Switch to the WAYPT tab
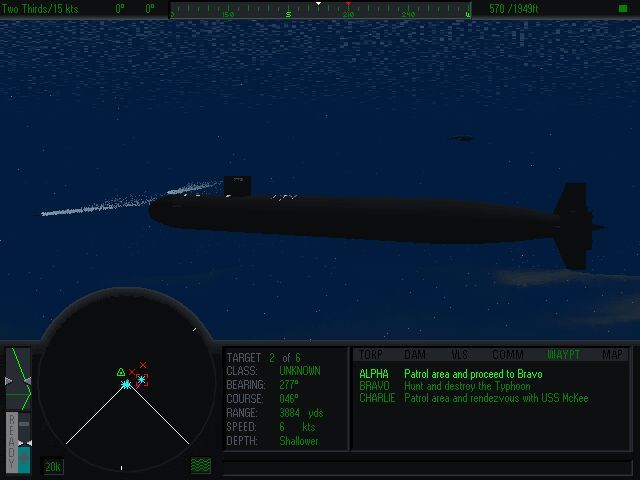This screenshot has width=640, height=480. click(x=563, y=354)
